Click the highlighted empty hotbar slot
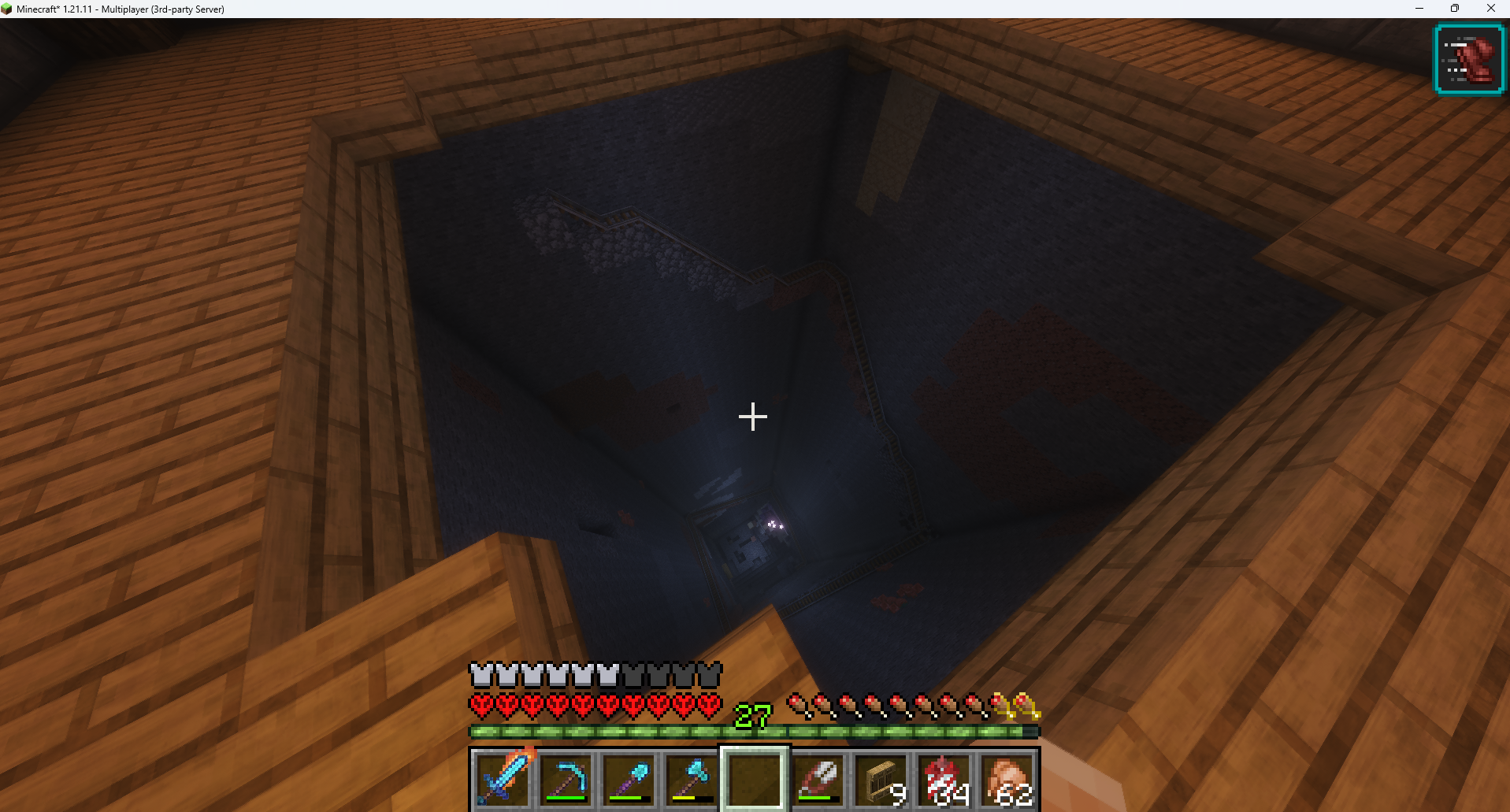This screenshot has width=1510, height=812. point(754,778)
